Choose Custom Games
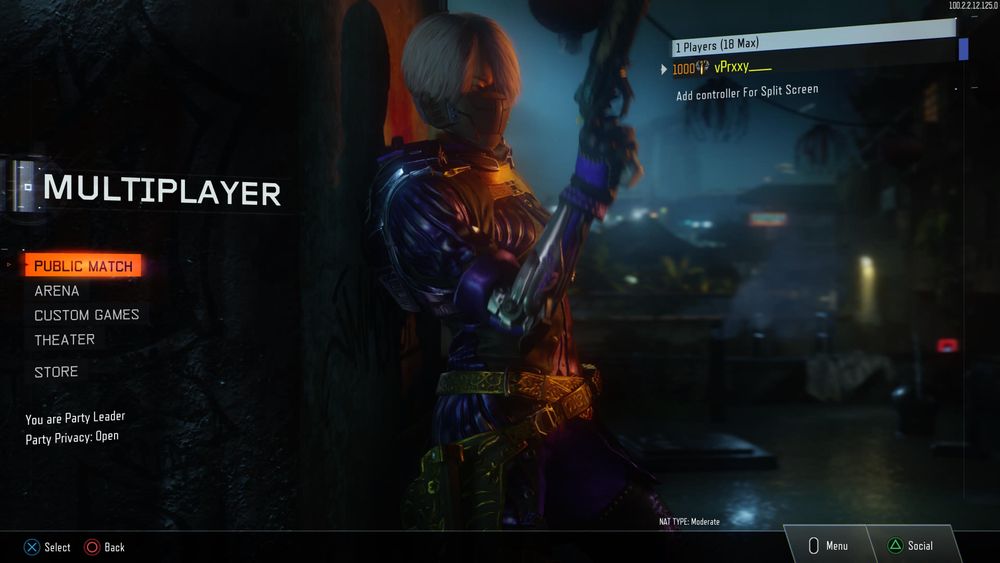 point(87,315)
